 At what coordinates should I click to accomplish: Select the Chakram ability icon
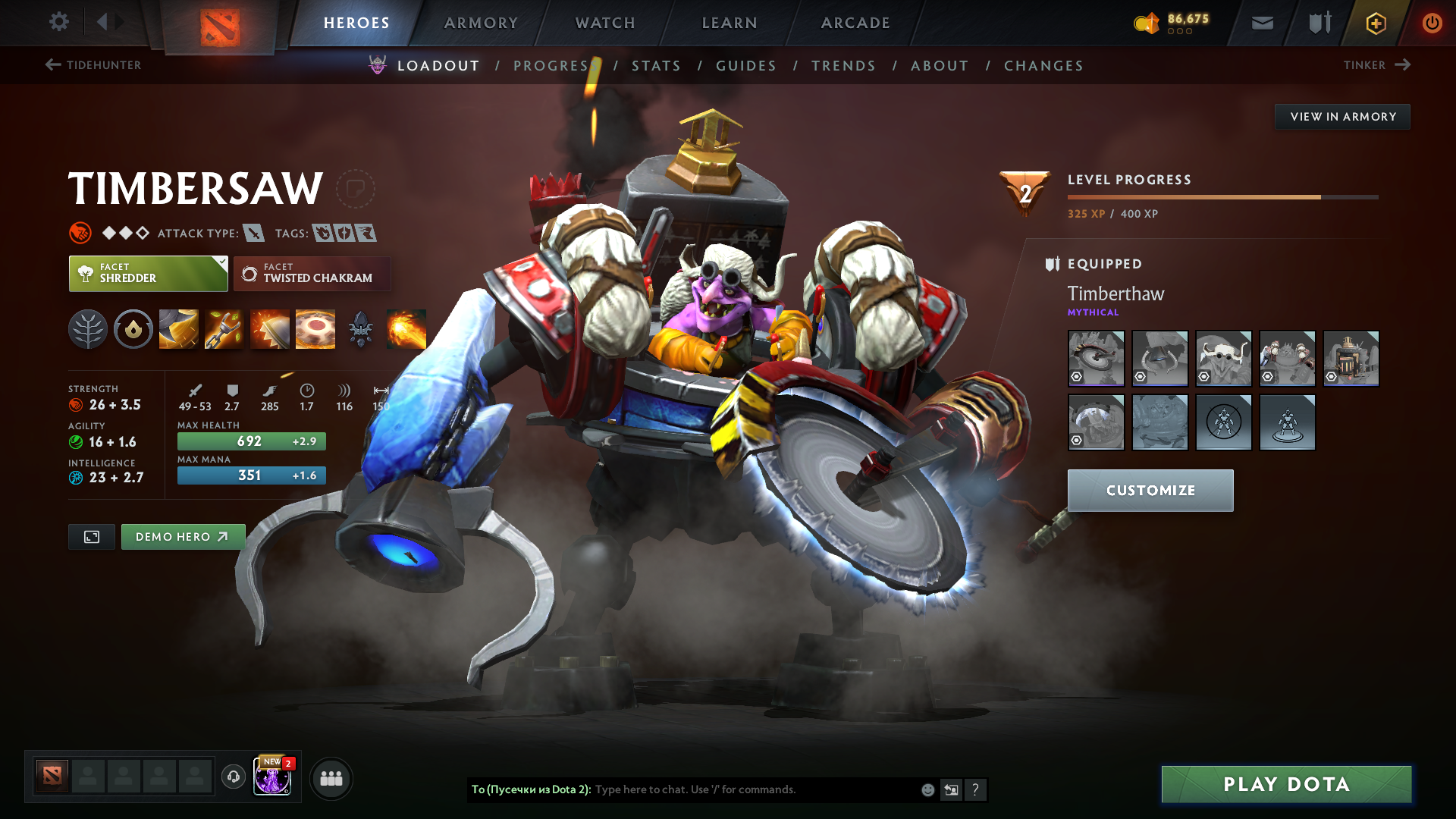[315, 328]
